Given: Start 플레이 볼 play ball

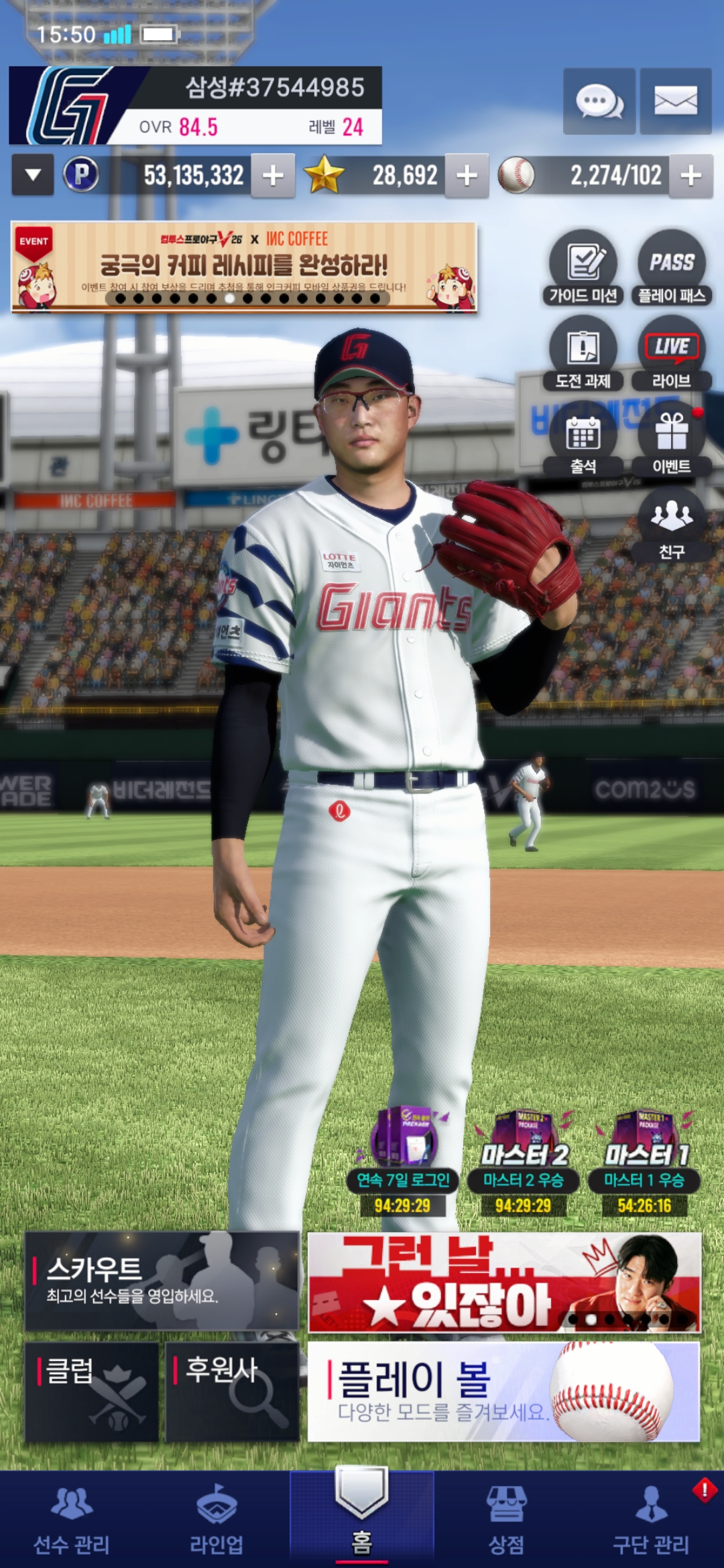Looking at the screenshot, I should [503, 1391].
